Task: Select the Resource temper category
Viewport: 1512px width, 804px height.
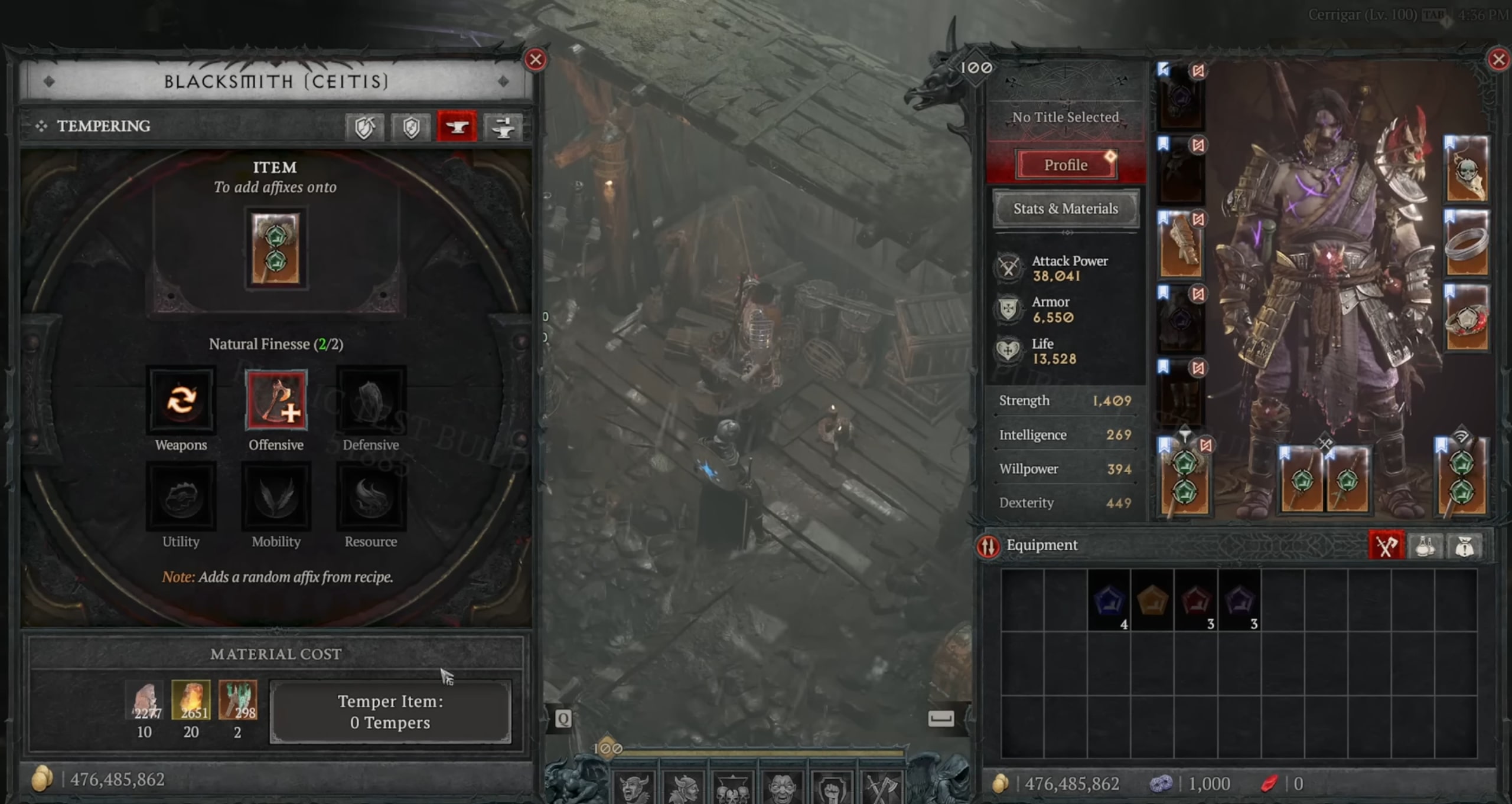Action: [371, 496]
